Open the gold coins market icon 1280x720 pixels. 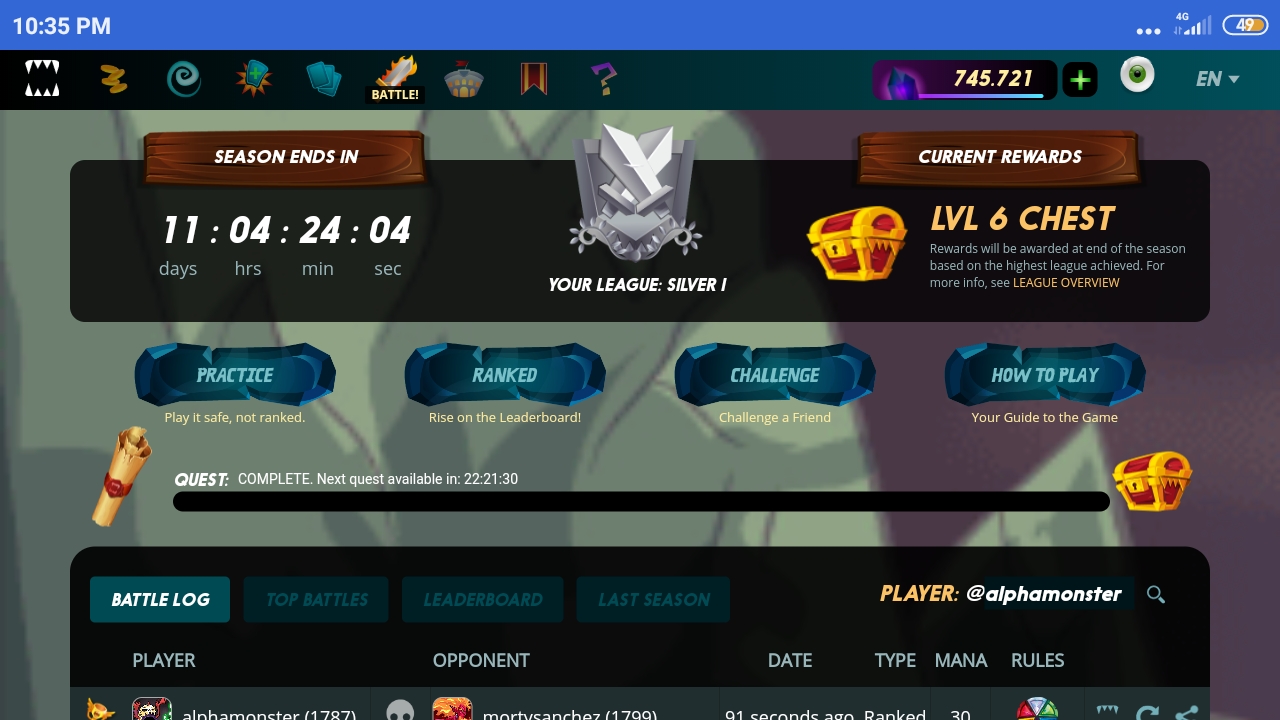point(113,79)
